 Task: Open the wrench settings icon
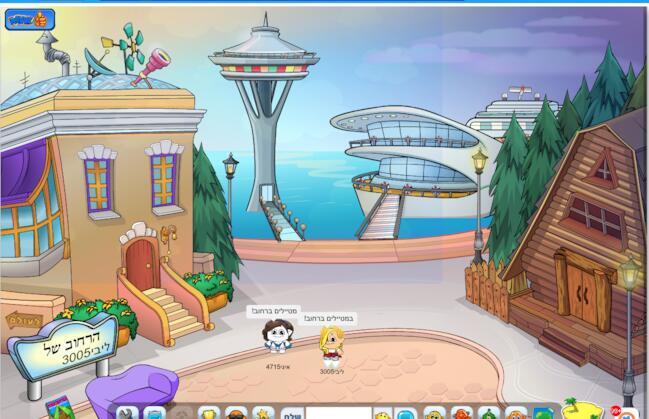127,413
